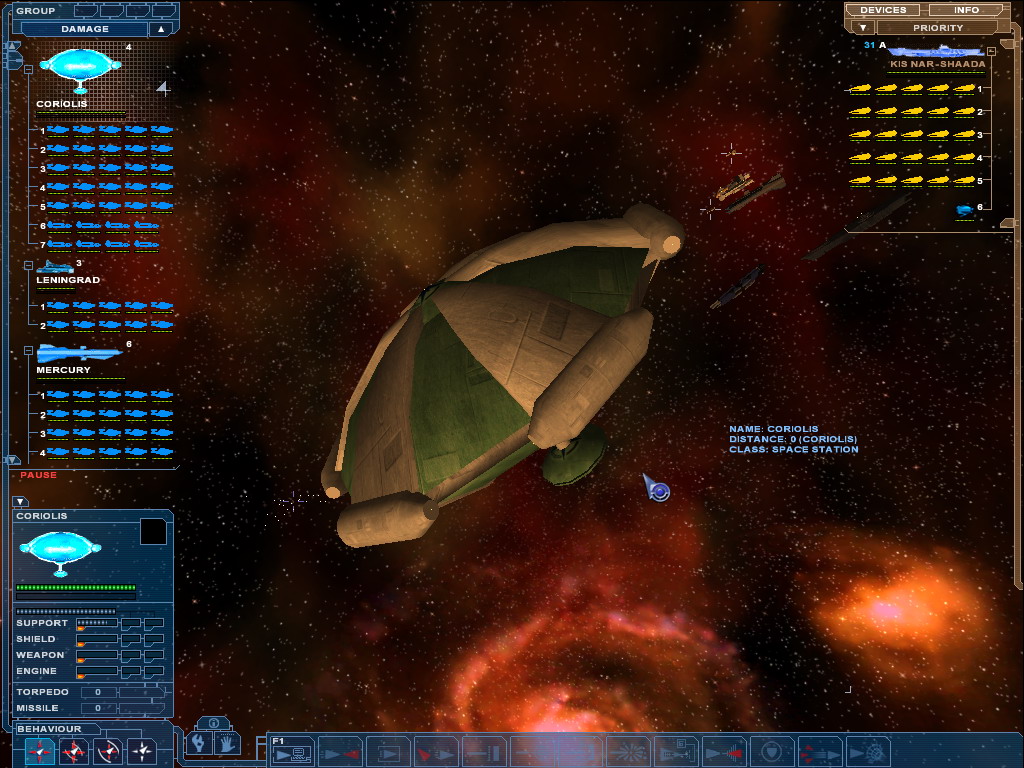Image resolution: width=1024 pixels, height=768 pixels.
Task: Collapse the Coriolis detail panel arrow
Action: coord(20,501)
